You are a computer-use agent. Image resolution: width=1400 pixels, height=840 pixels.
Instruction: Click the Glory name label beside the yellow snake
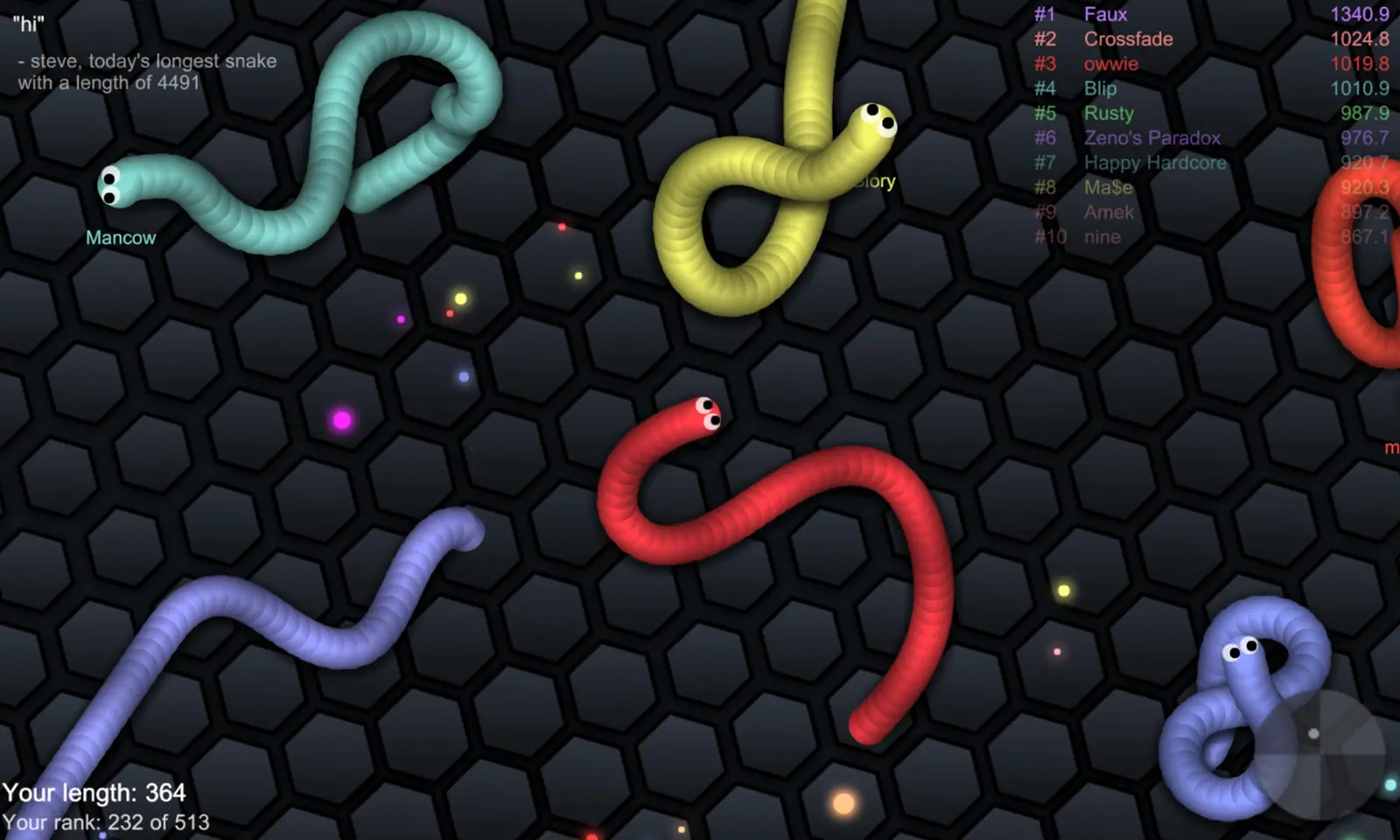pyautogui.click(x=875, y=182)
